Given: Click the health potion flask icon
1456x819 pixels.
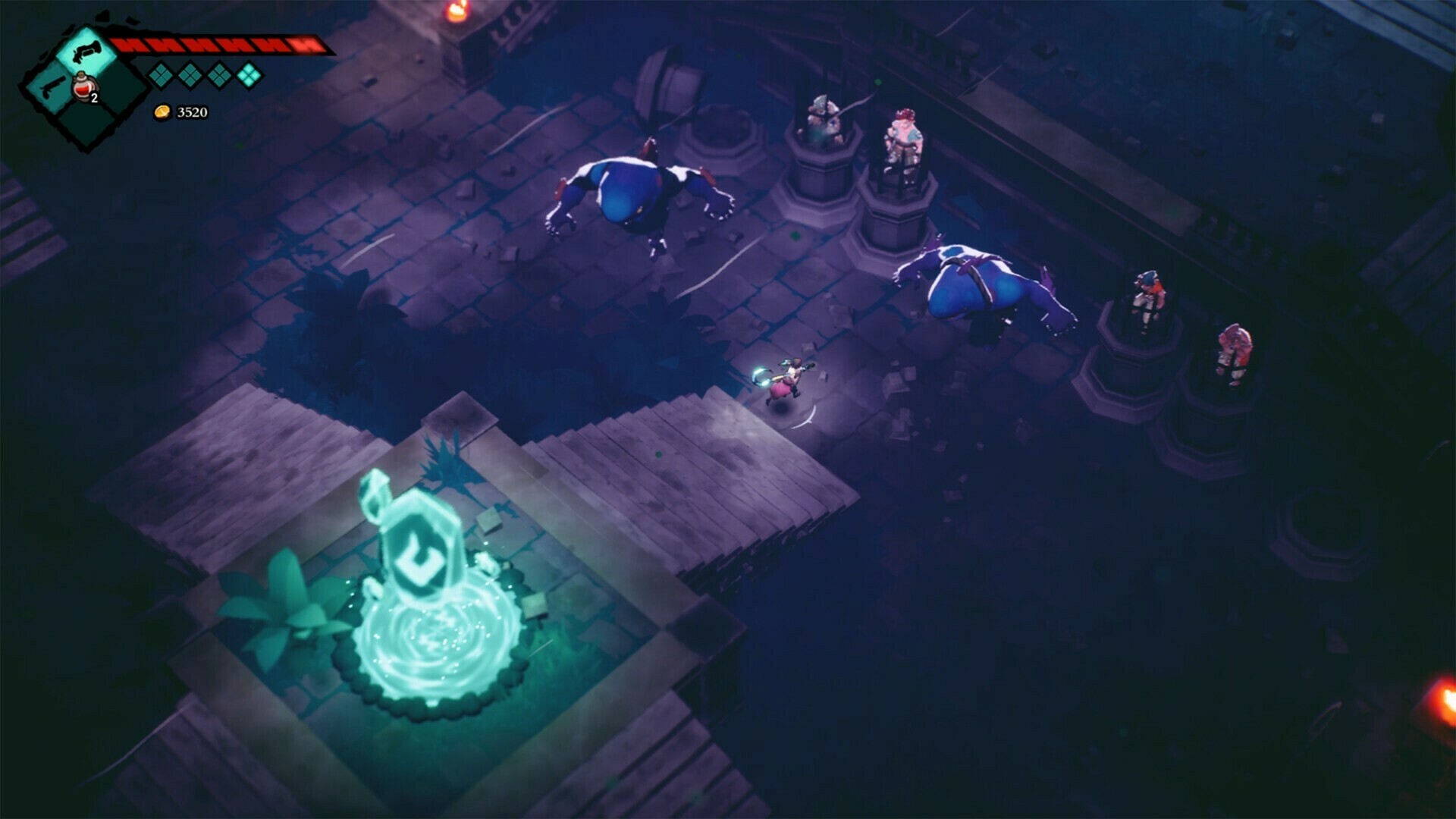Looking at the screenshot, I should click(83, 88).
